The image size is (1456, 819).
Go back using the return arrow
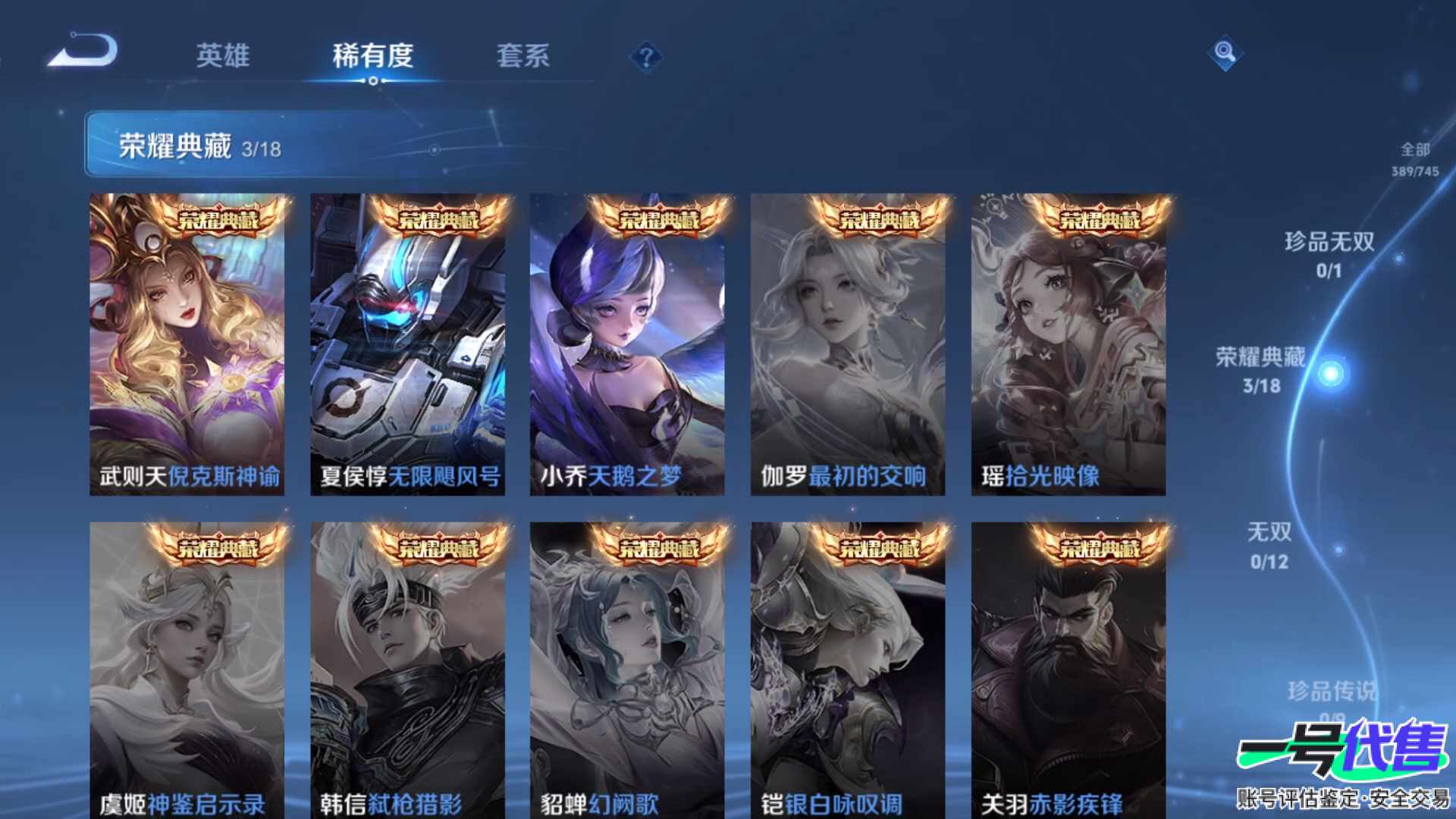83,52
